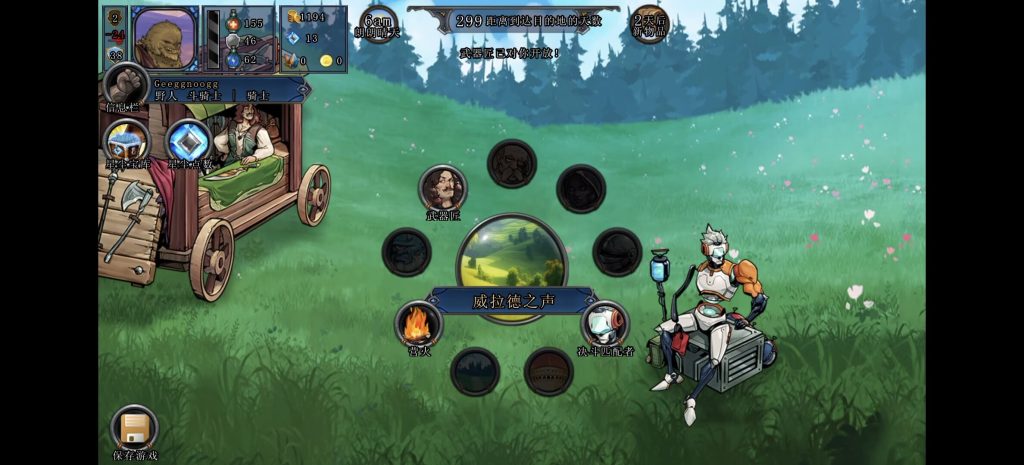Screen dimensions: 1024x465
Task: Select the locked colosseum location icon
Action: pos(549,371)
